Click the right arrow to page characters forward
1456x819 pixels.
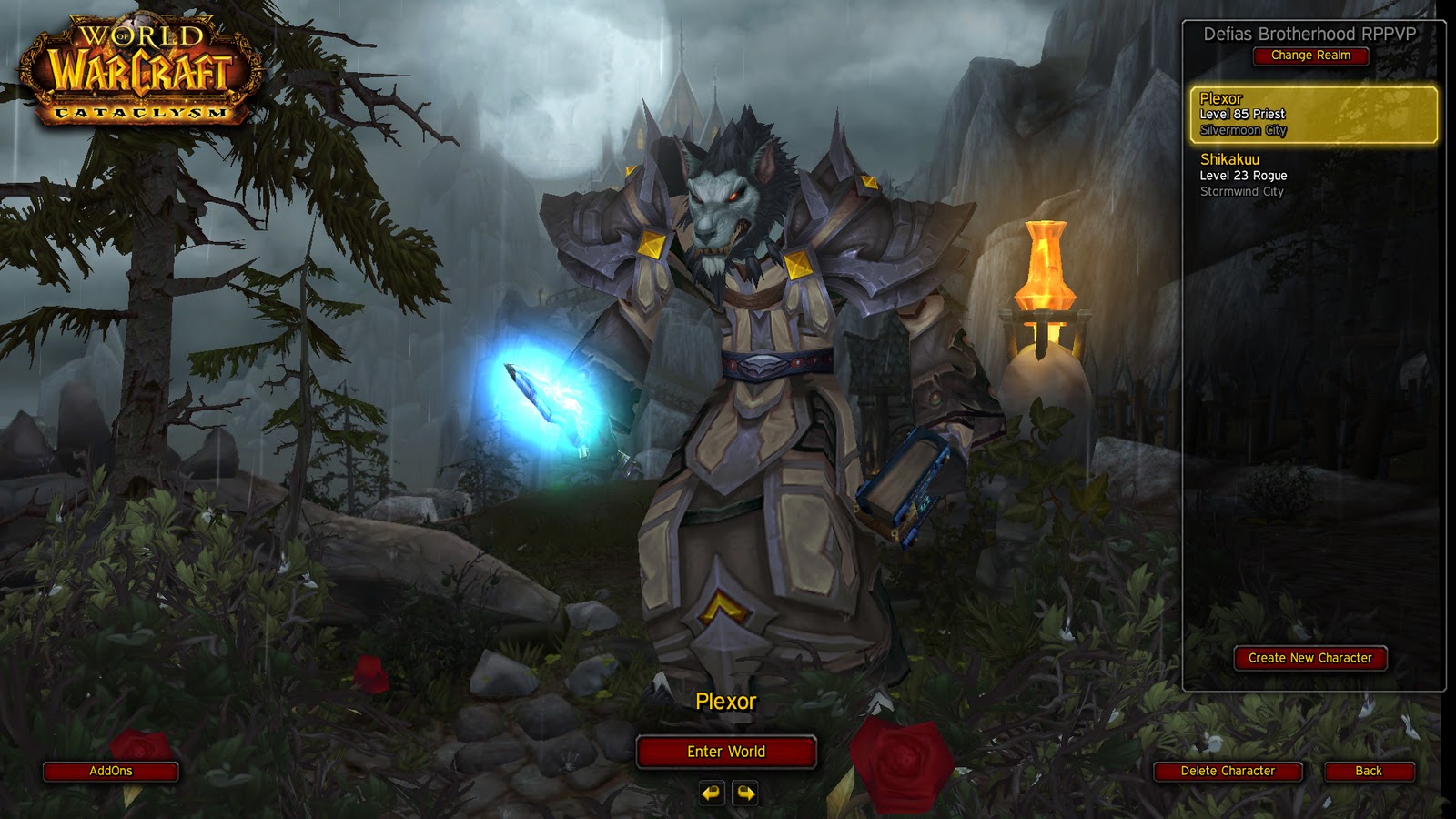744,794
